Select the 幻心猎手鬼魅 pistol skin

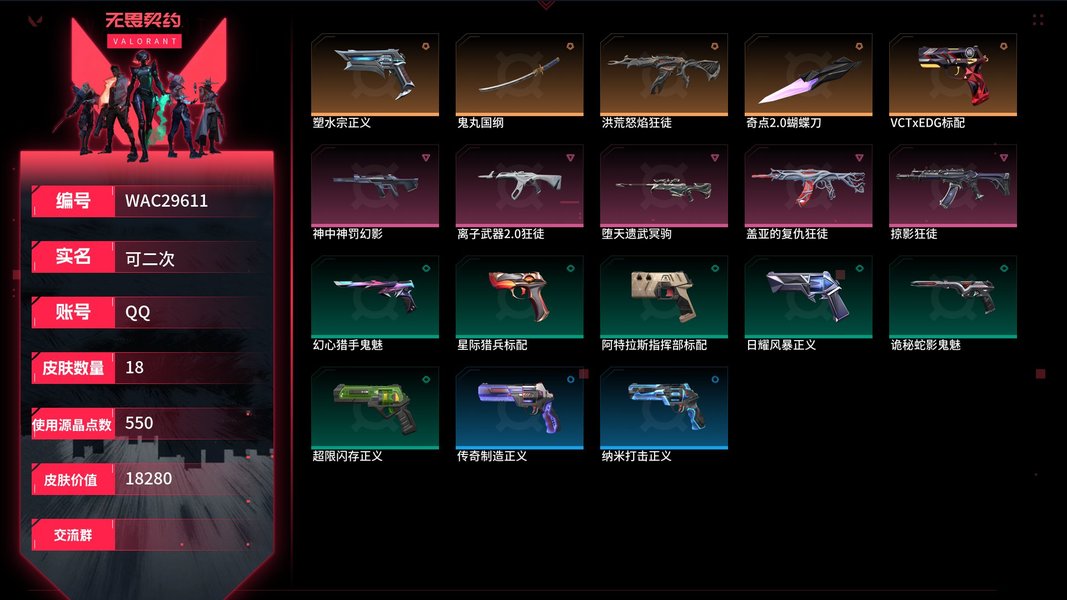pyautogui.click(x=375, y=296)
